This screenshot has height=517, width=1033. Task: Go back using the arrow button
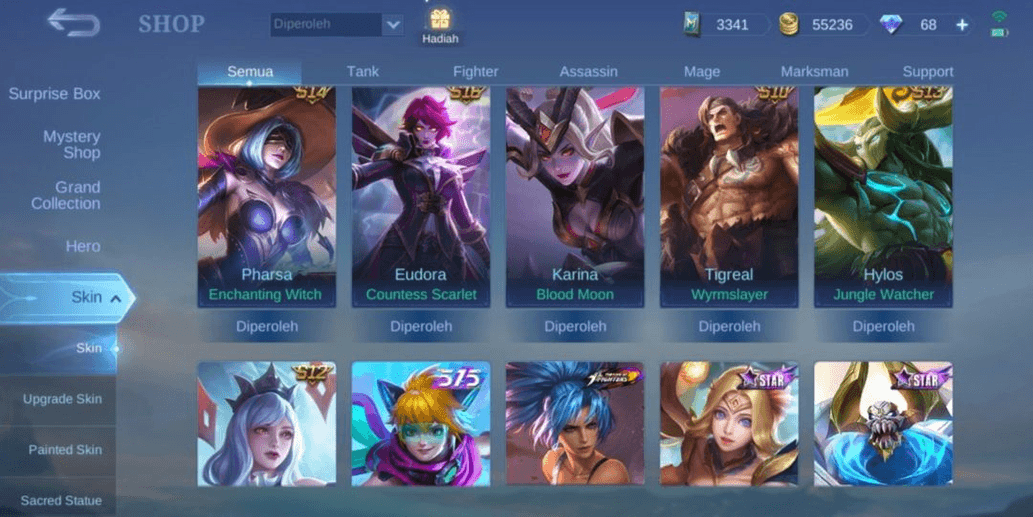tap(73, 22)
